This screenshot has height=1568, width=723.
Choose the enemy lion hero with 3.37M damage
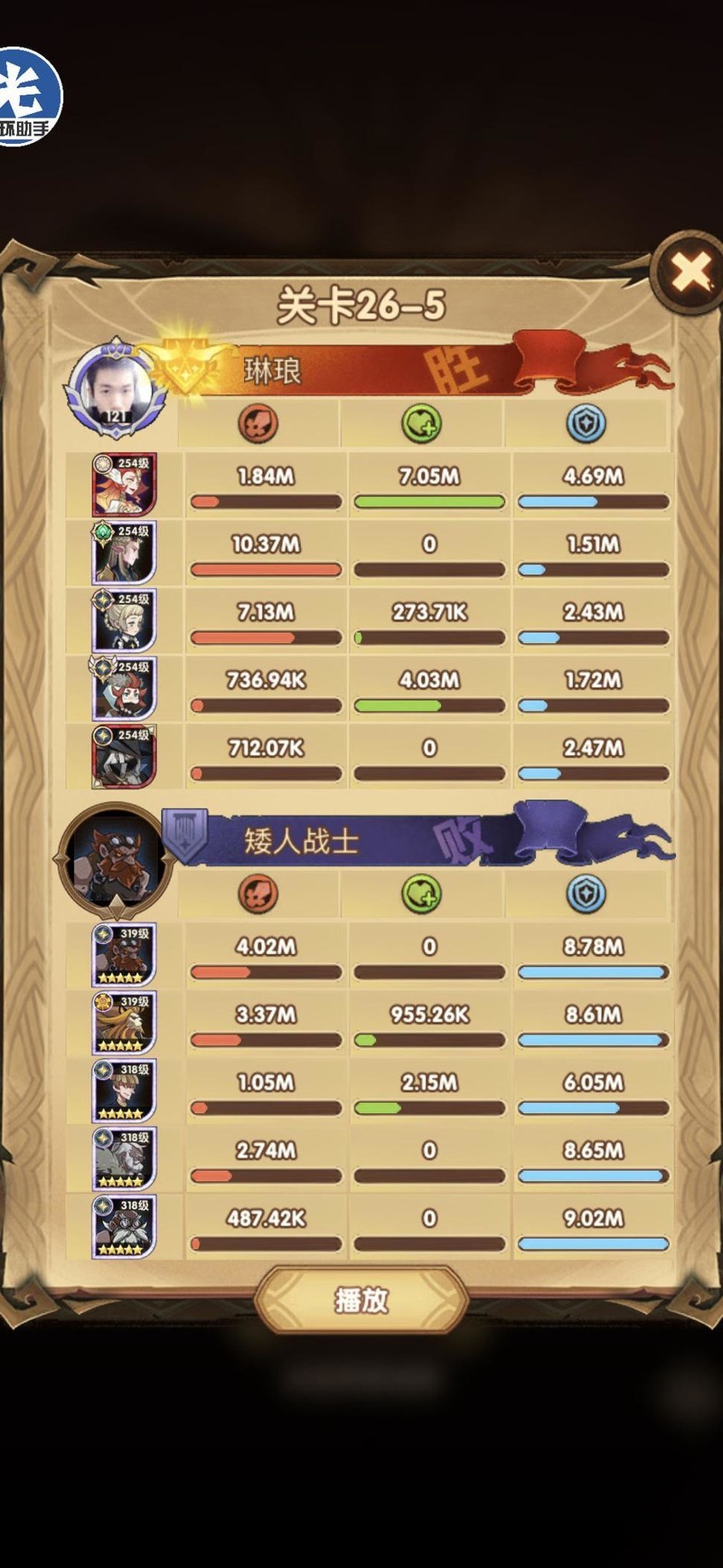tap(125, 1023)
